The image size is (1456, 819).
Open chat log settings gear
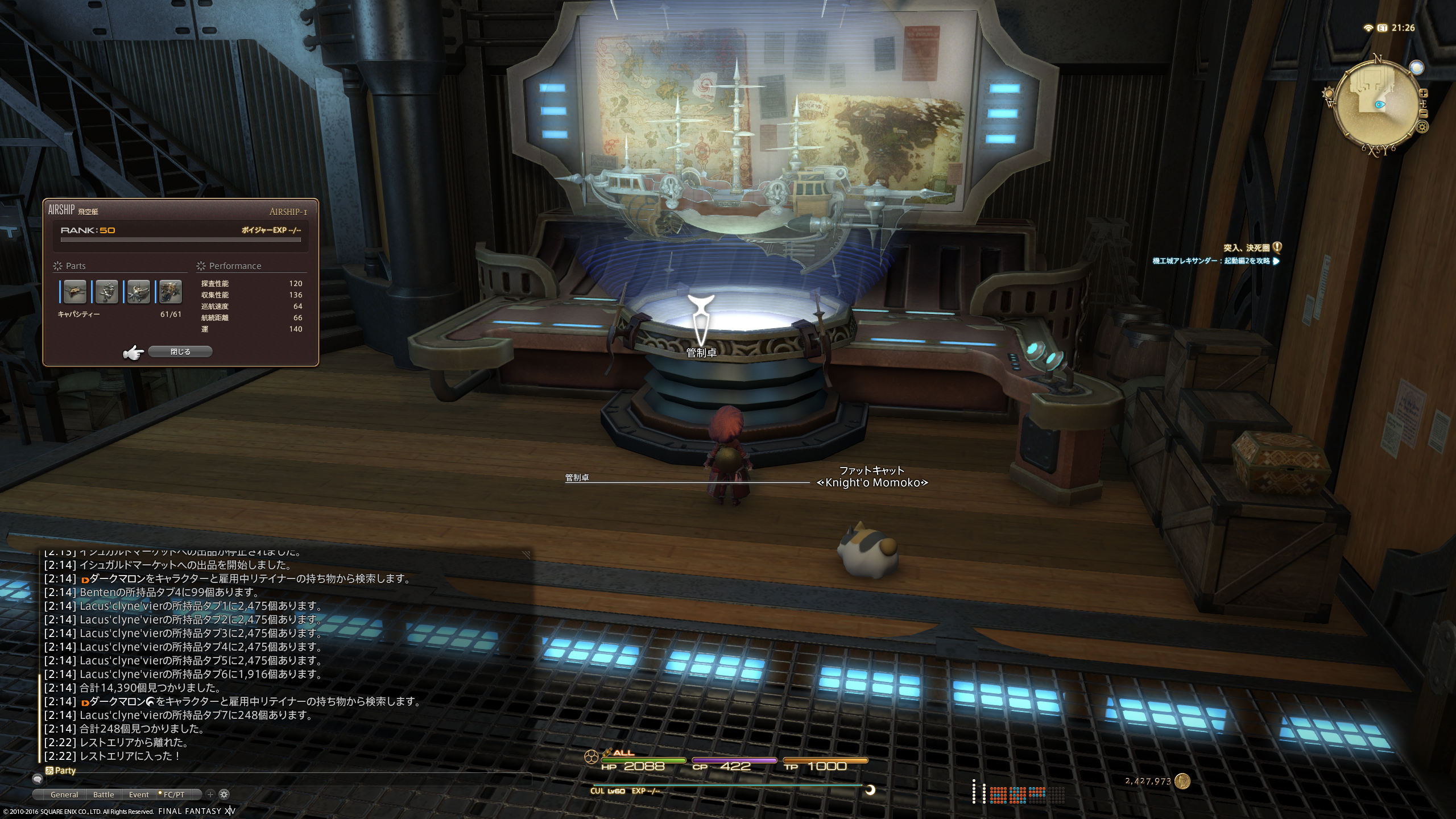coord(224,795)
